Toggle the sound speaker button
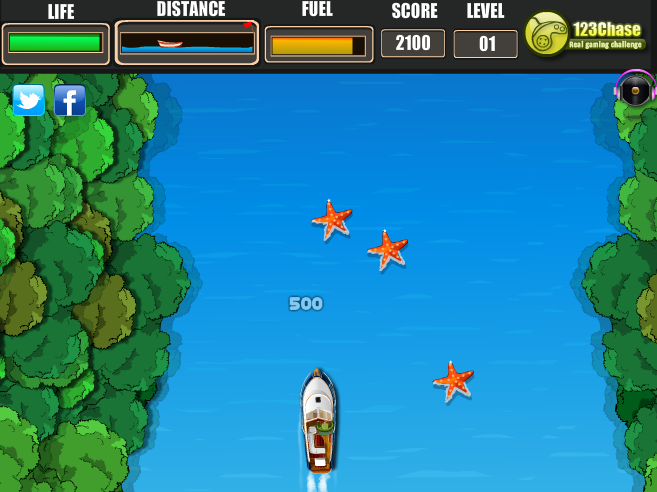Screen dimensions: 657x492 tap(635, 91)
